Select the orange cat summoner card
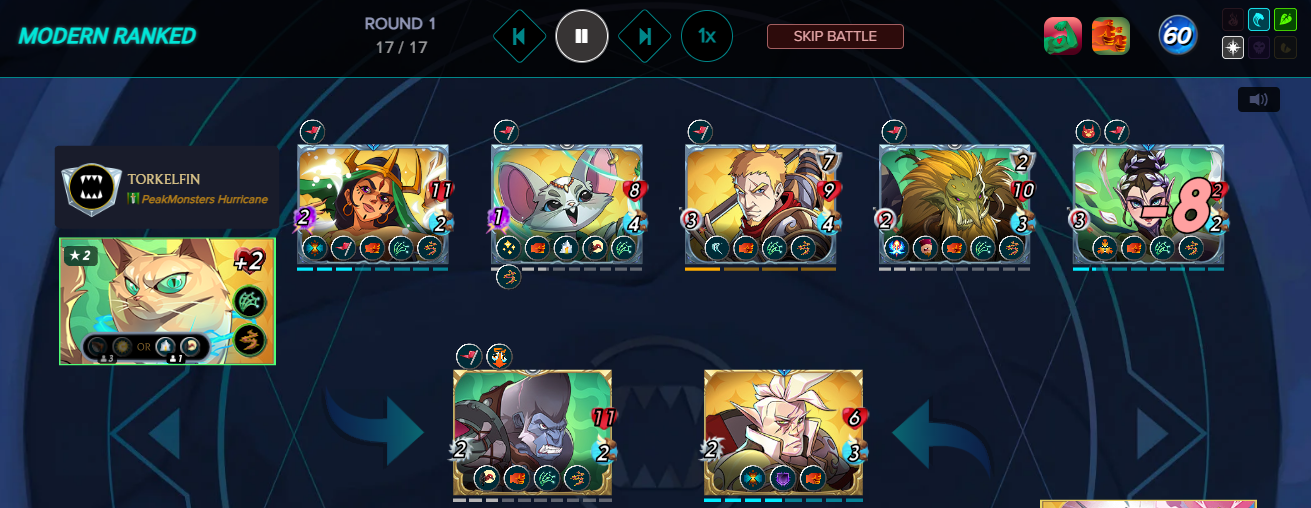1311x508 pixels. tap(167, 301)
